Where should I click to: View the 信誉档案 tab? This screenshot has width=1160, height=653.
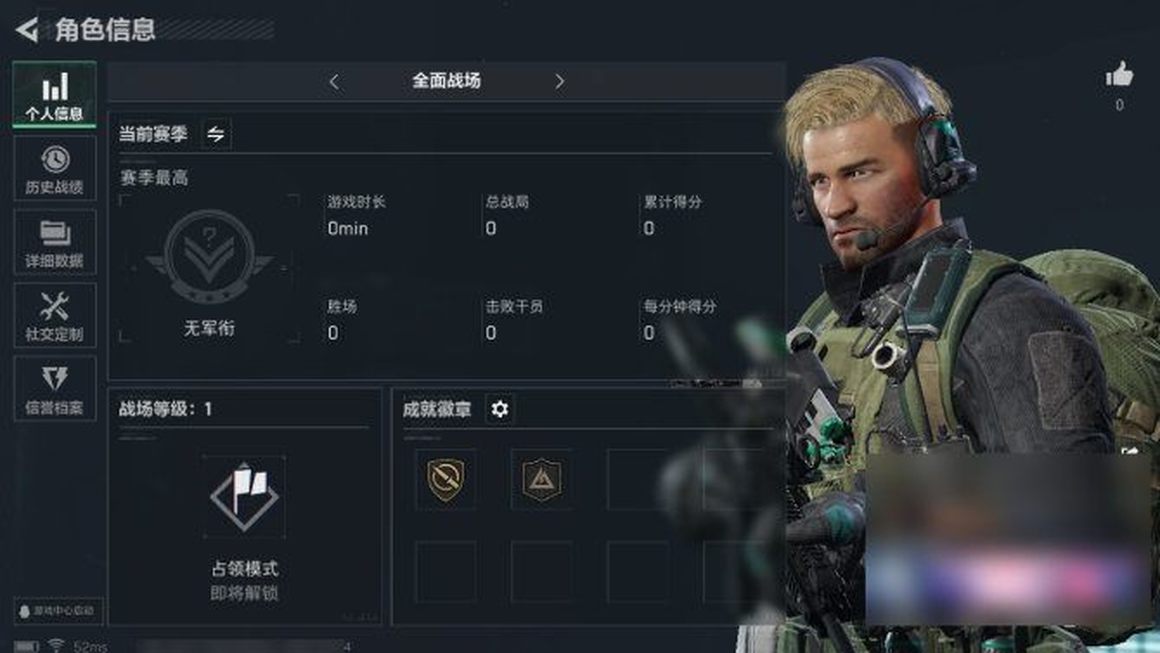point(55,390)
